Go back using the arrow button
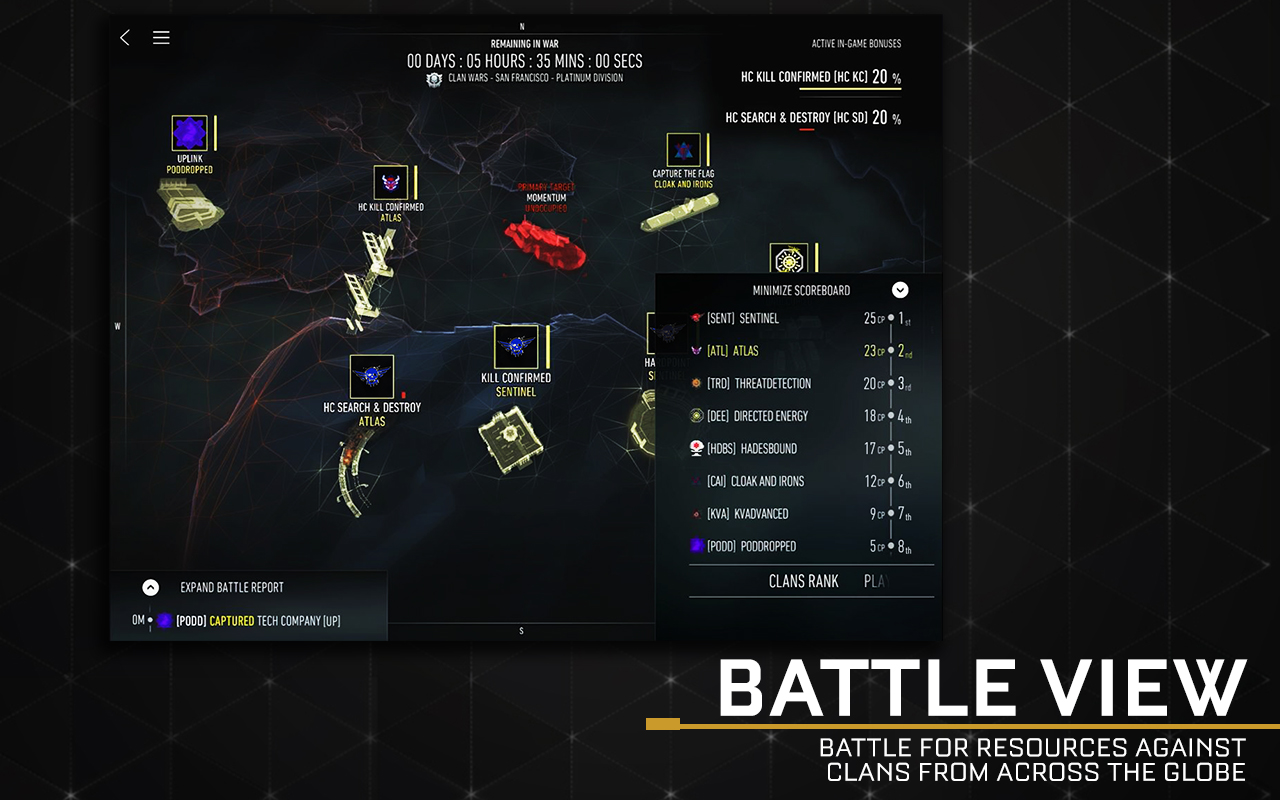This screenshot has height=800, width=1280. pos(125,38)
